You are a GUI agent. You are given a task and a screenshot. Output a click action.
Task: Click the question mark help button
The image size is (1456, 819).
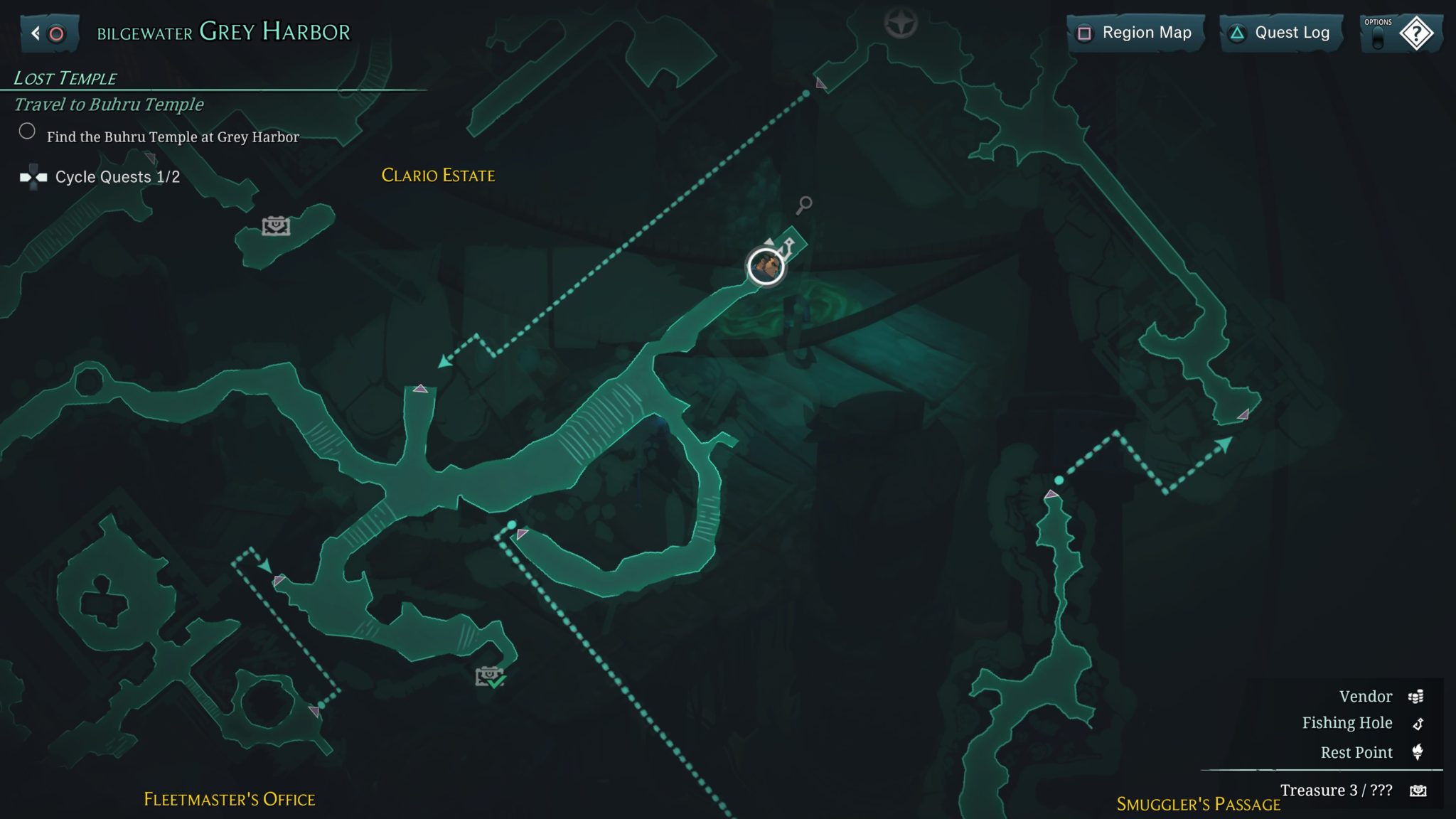click(1418, 33)
